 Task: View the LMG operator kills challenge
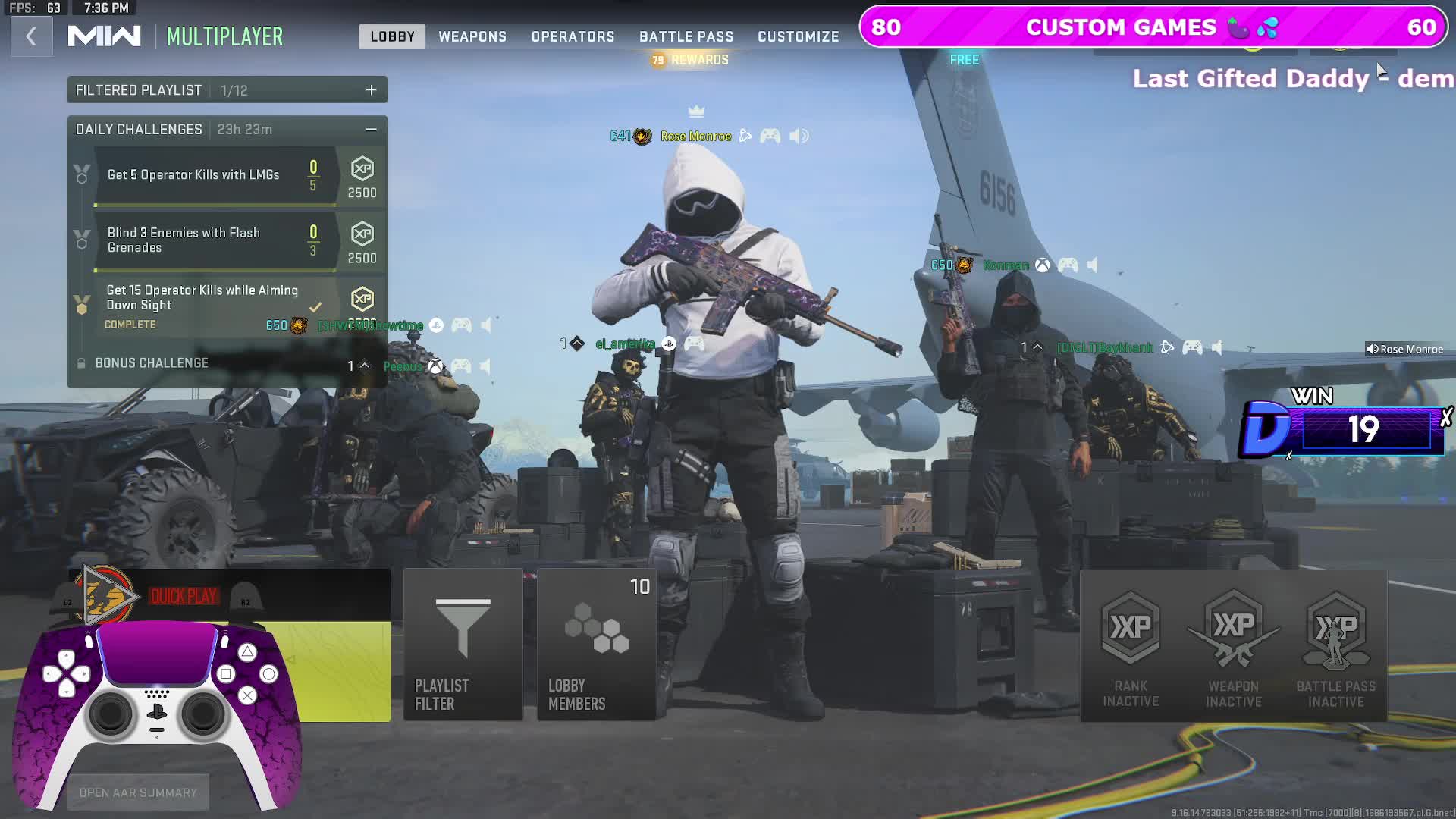(x=193, y=175)
